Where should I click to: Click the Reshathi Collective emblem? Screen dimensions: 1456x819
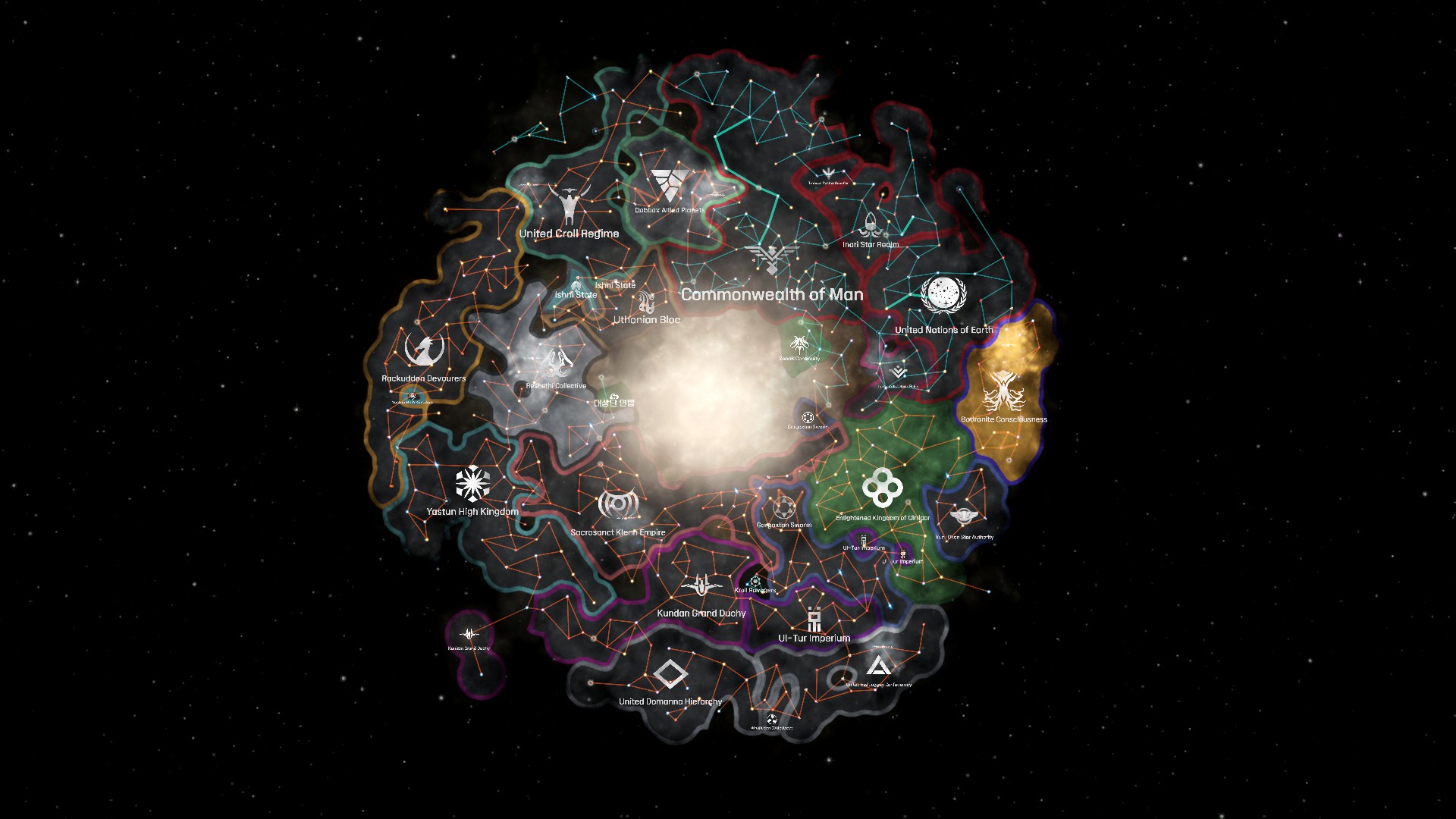556,363
